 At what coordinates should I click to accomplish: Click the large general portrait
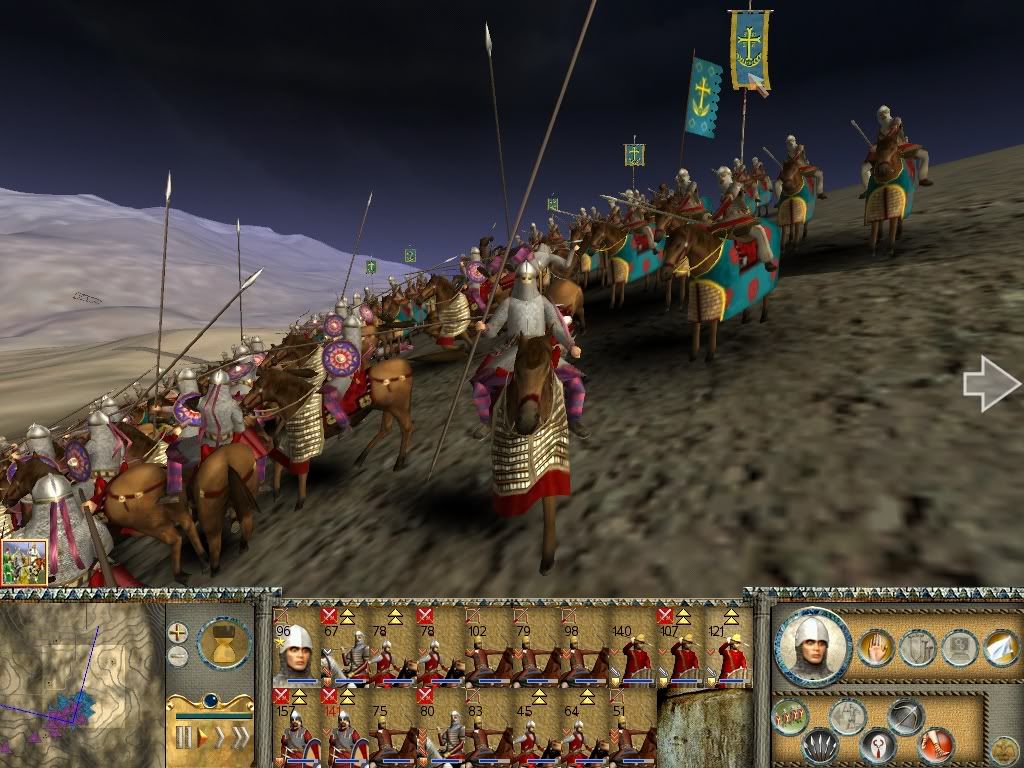coord(812,645)
